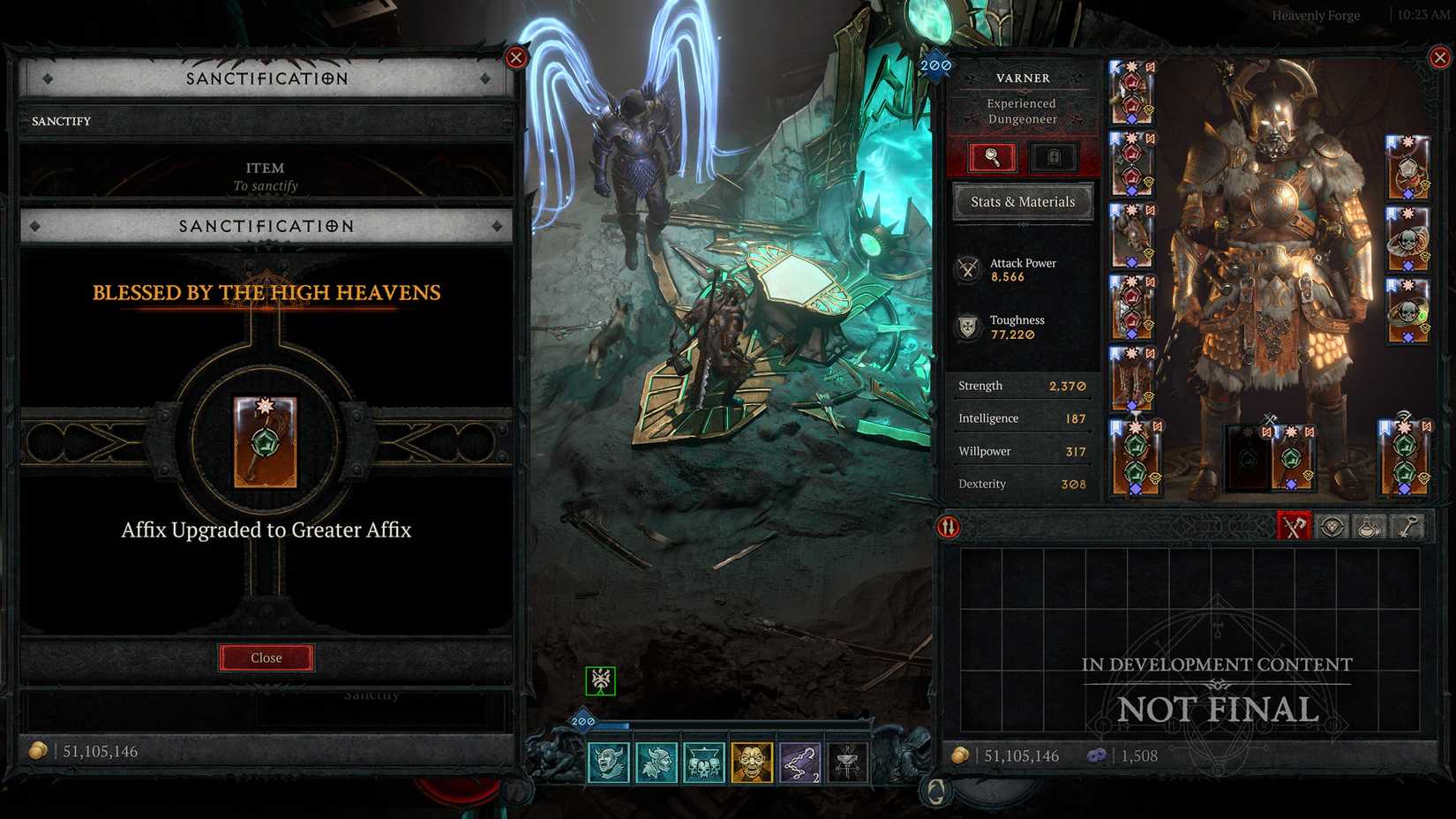The width and height of the screenshot is (1456, 819).
Task: Open character inspect magnifying glass on Varner's panel
Action: pos(990,157)
